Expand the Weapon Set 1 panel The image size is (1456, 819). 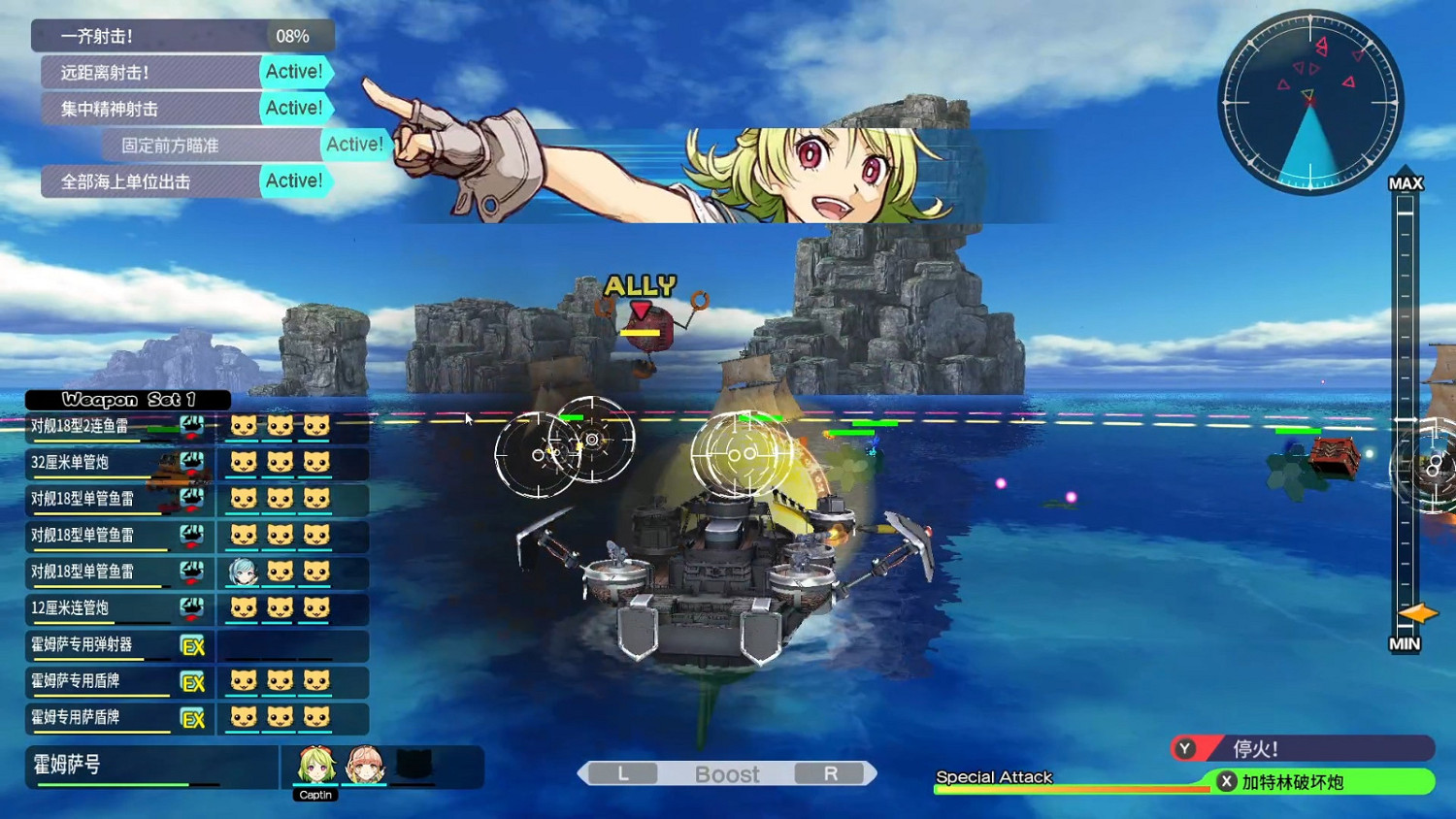tap(127, 399)
